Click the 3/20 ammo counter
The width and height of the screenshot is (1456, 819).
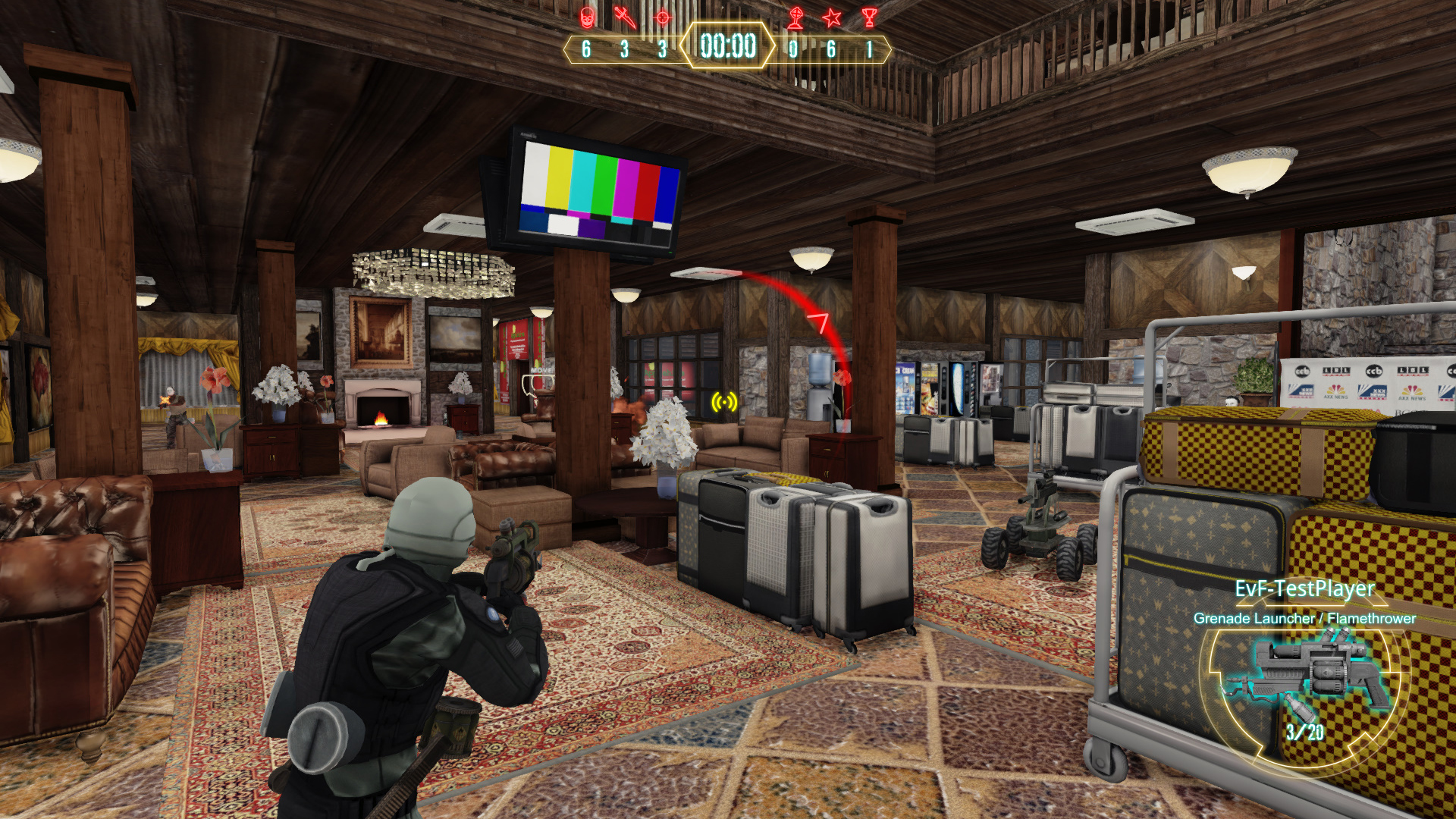1307,733
